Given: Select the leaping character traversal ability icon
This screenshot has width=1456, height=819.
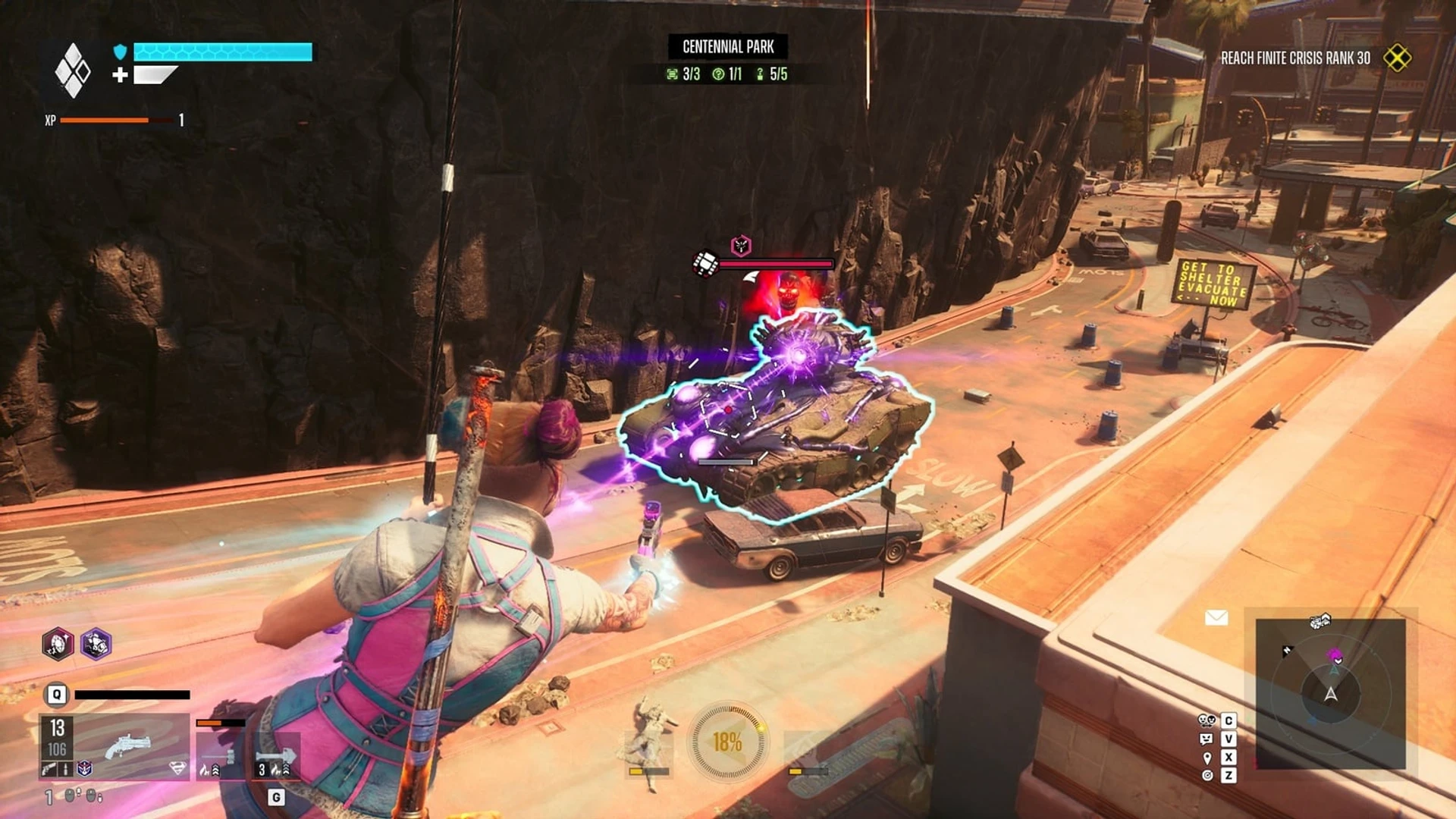Looking at the screenshot, I should click(x=649, y=739).
